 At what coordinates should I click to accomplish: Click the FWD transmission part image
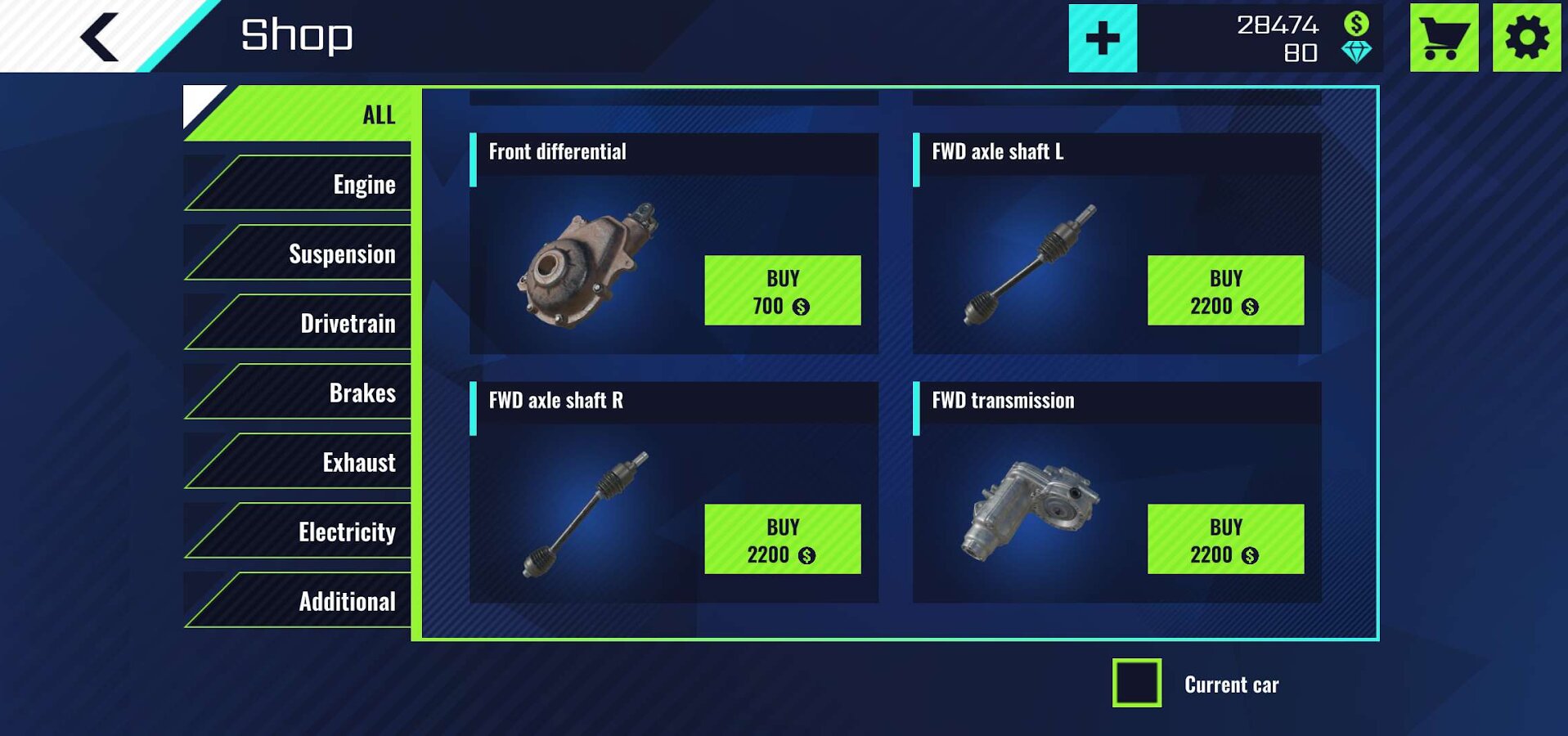click(1032, 511)
